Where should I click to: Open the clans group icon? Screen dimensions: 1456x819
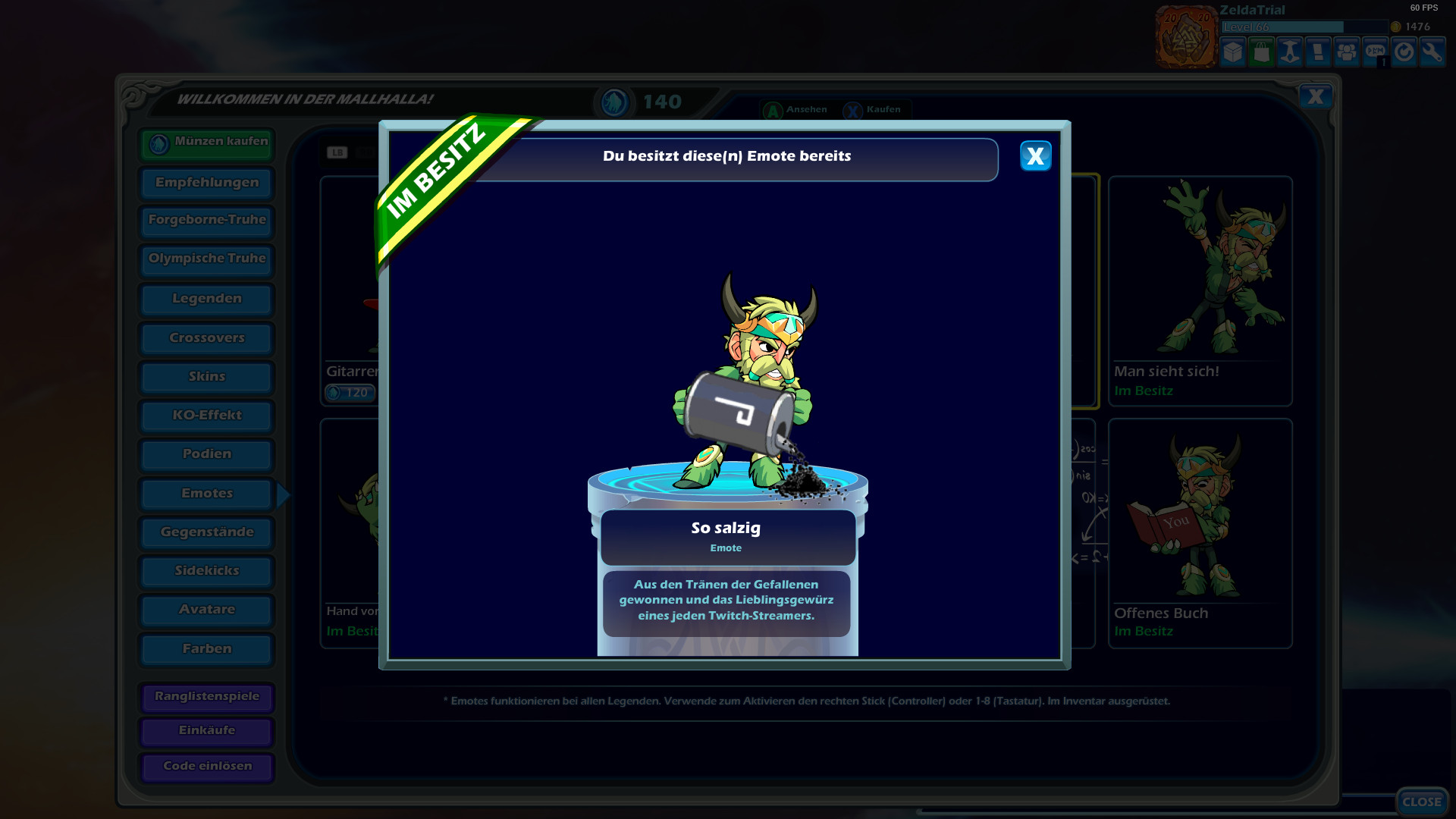(1347, 52)
